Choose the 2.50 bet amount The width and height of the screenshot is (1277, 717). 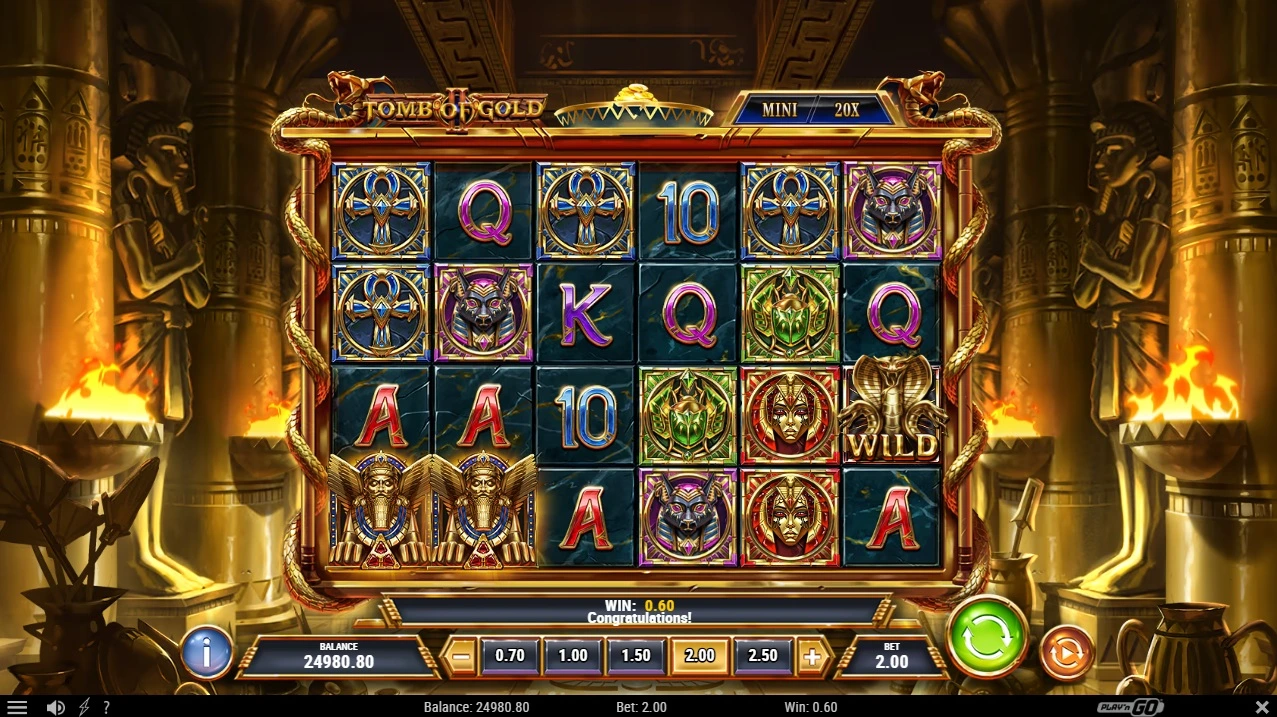[763, 656]
